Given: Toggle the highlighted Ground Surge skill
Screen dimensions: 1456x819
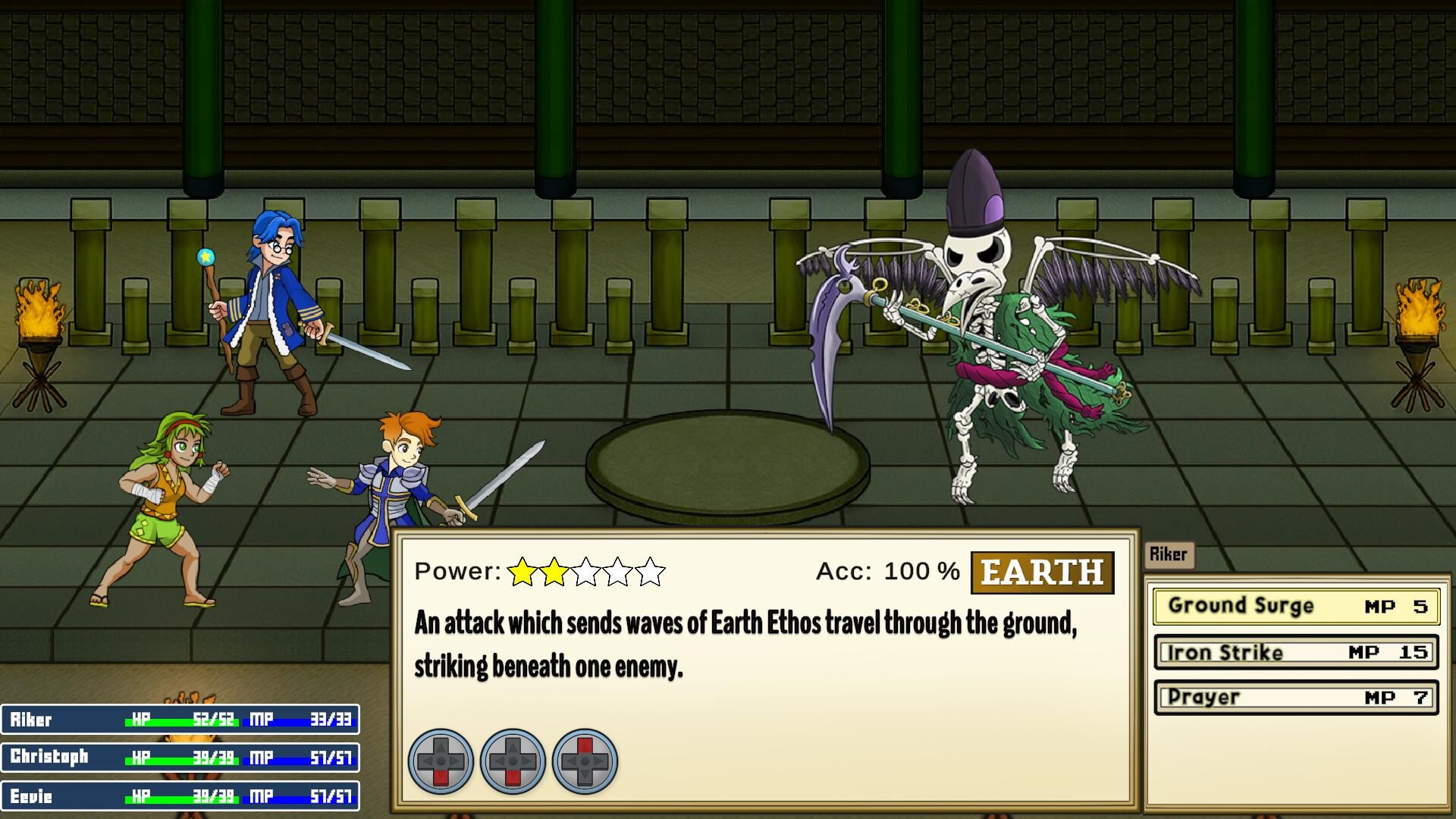Looking at the screenshot, I should tap(1295, 606).
